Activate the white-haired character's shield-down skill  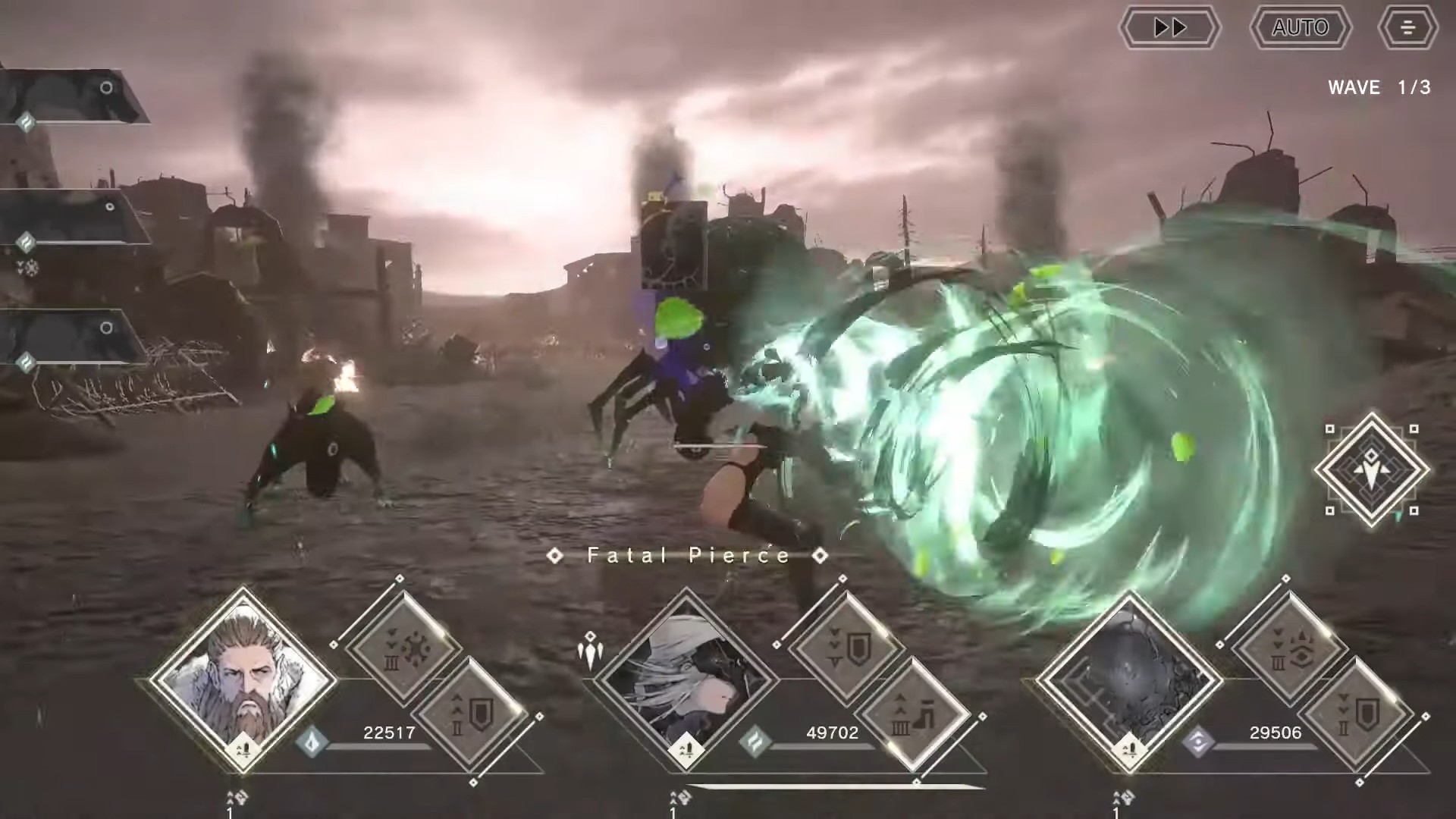[846, 649]
